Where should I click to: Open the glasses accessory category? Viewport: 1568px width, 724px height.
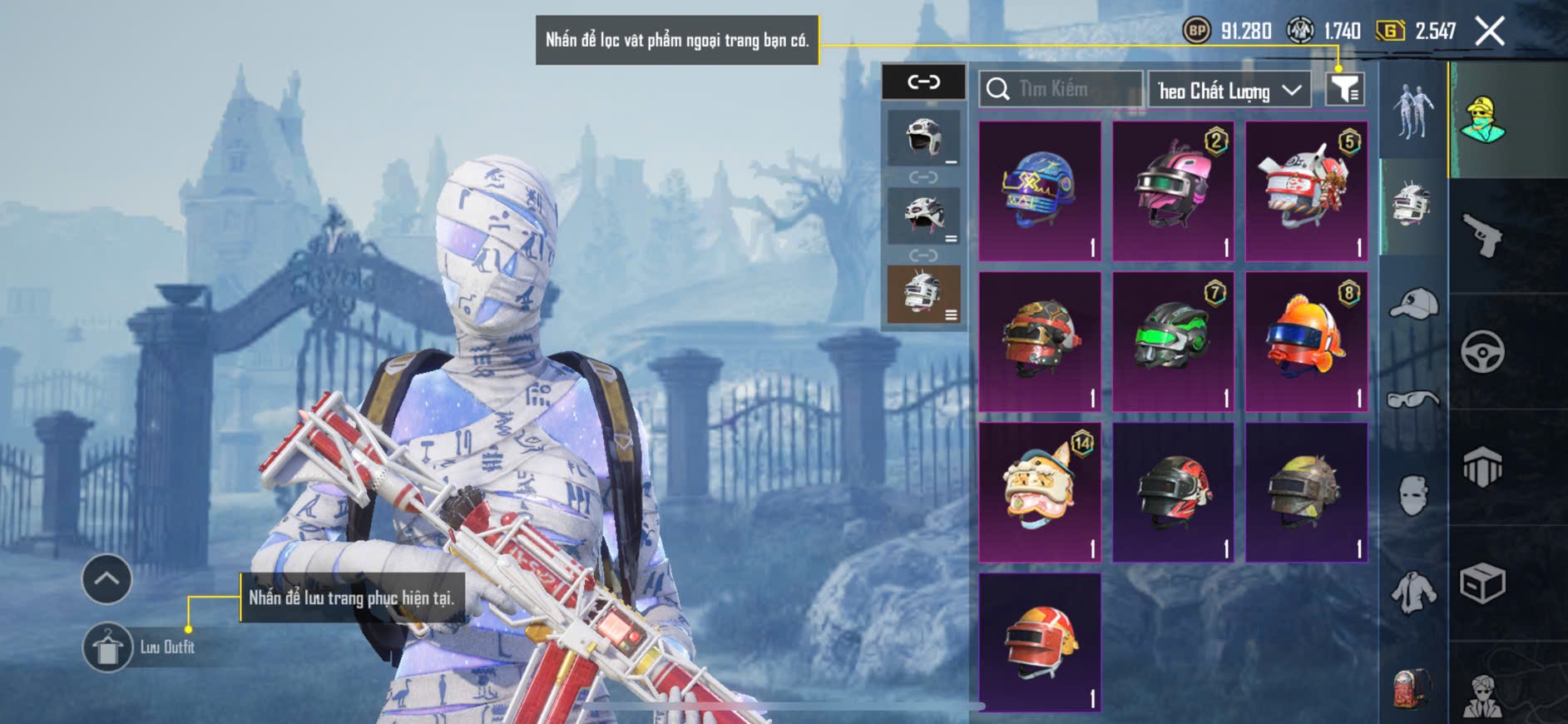1413,400
